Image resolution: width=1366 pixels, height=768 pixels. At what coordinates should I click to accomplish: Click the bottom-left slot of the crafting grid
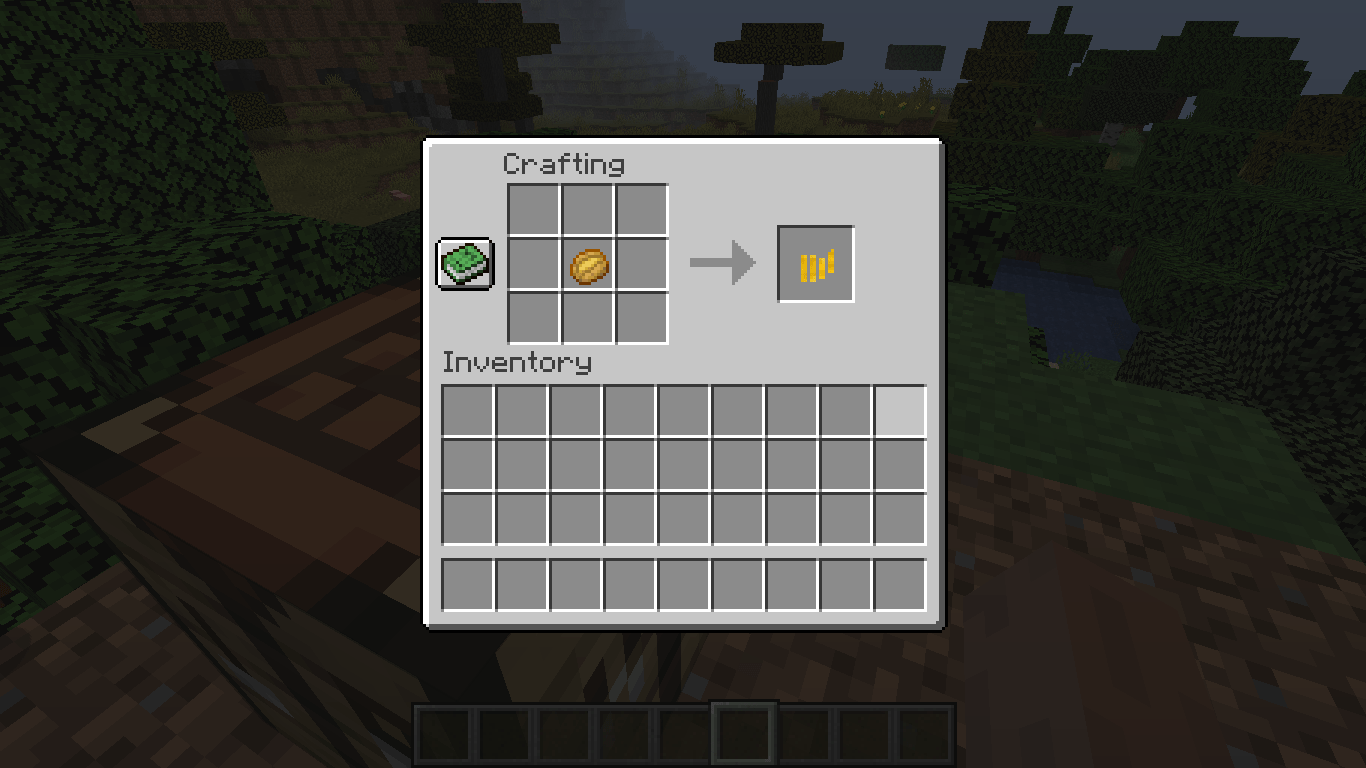(531, 317)
